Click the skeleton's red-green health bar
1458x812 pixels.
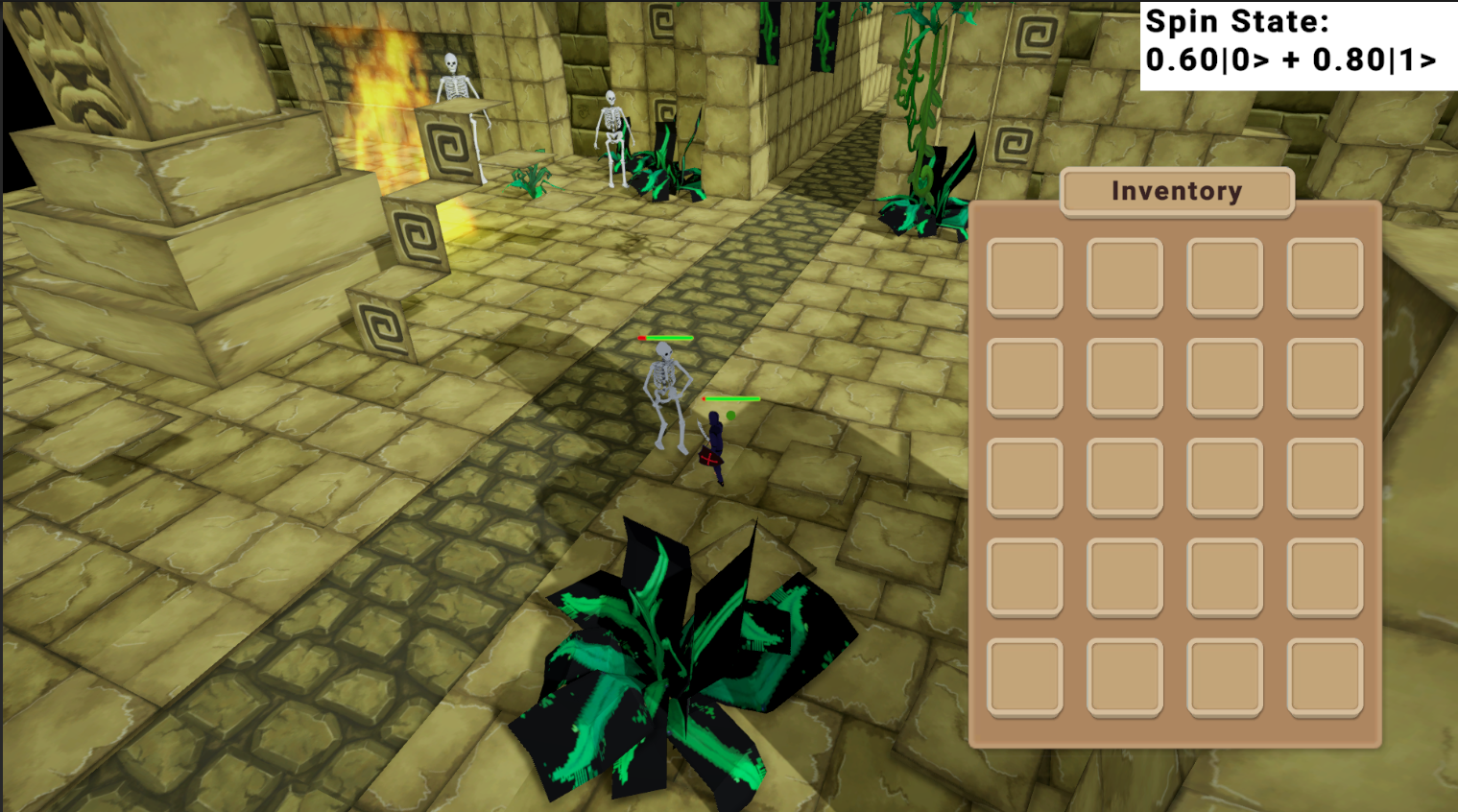pos(666,339)
